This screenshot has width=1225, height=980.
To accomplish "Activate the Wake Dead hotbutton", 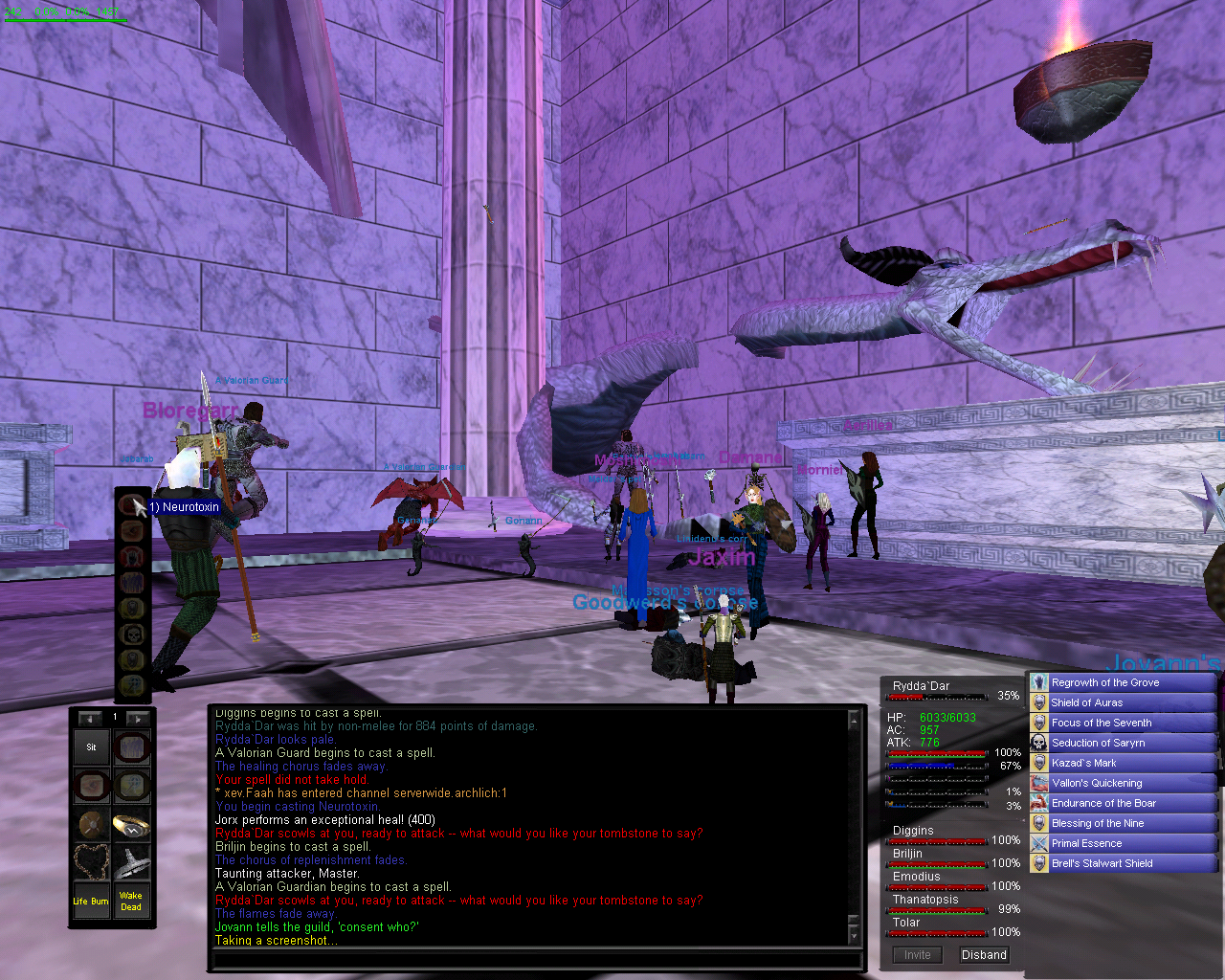I will click(131, 901).
